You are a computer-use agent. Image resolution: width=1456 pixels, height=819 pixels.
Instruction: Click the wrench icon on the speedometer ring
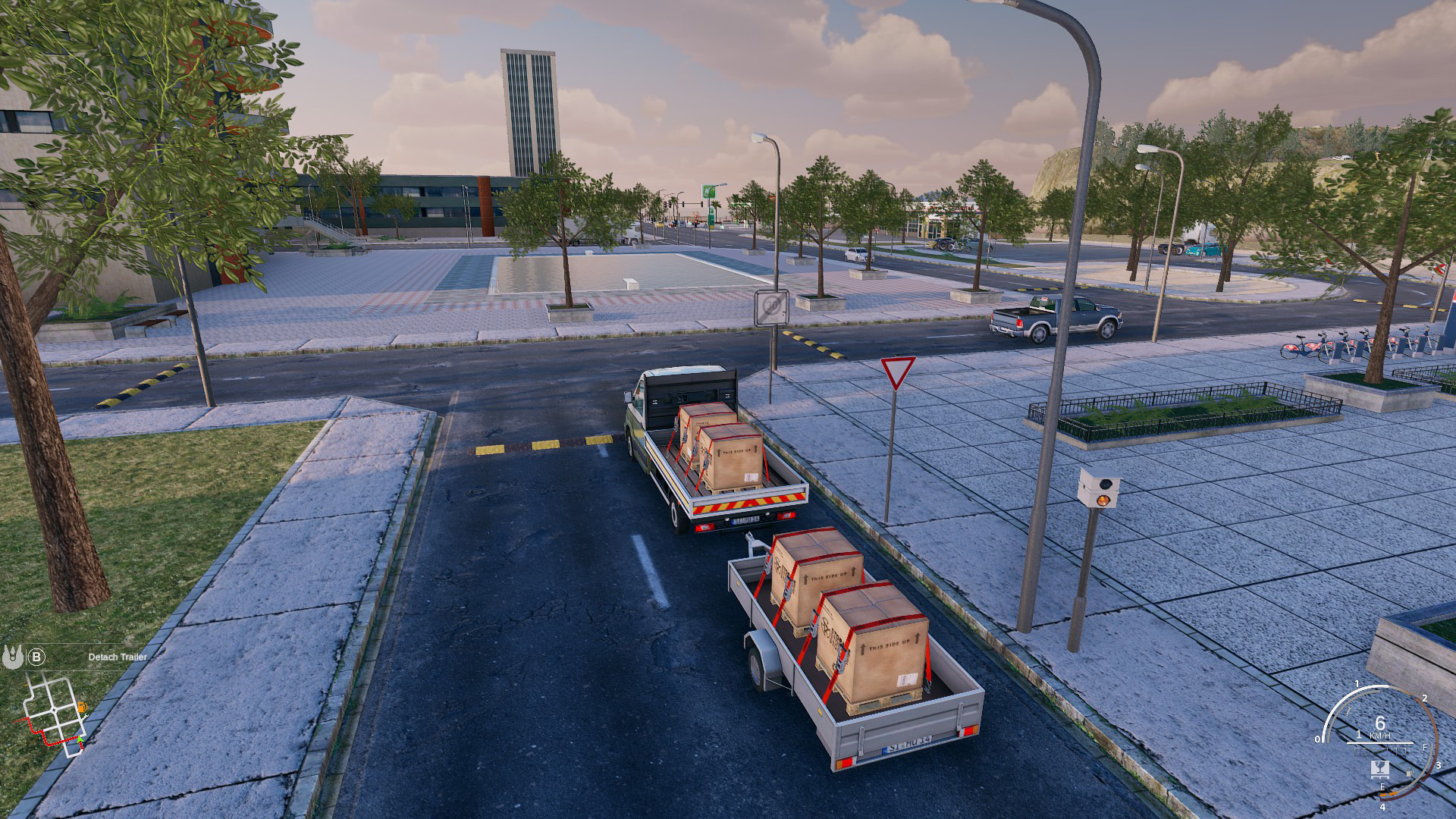(1348, 711)
